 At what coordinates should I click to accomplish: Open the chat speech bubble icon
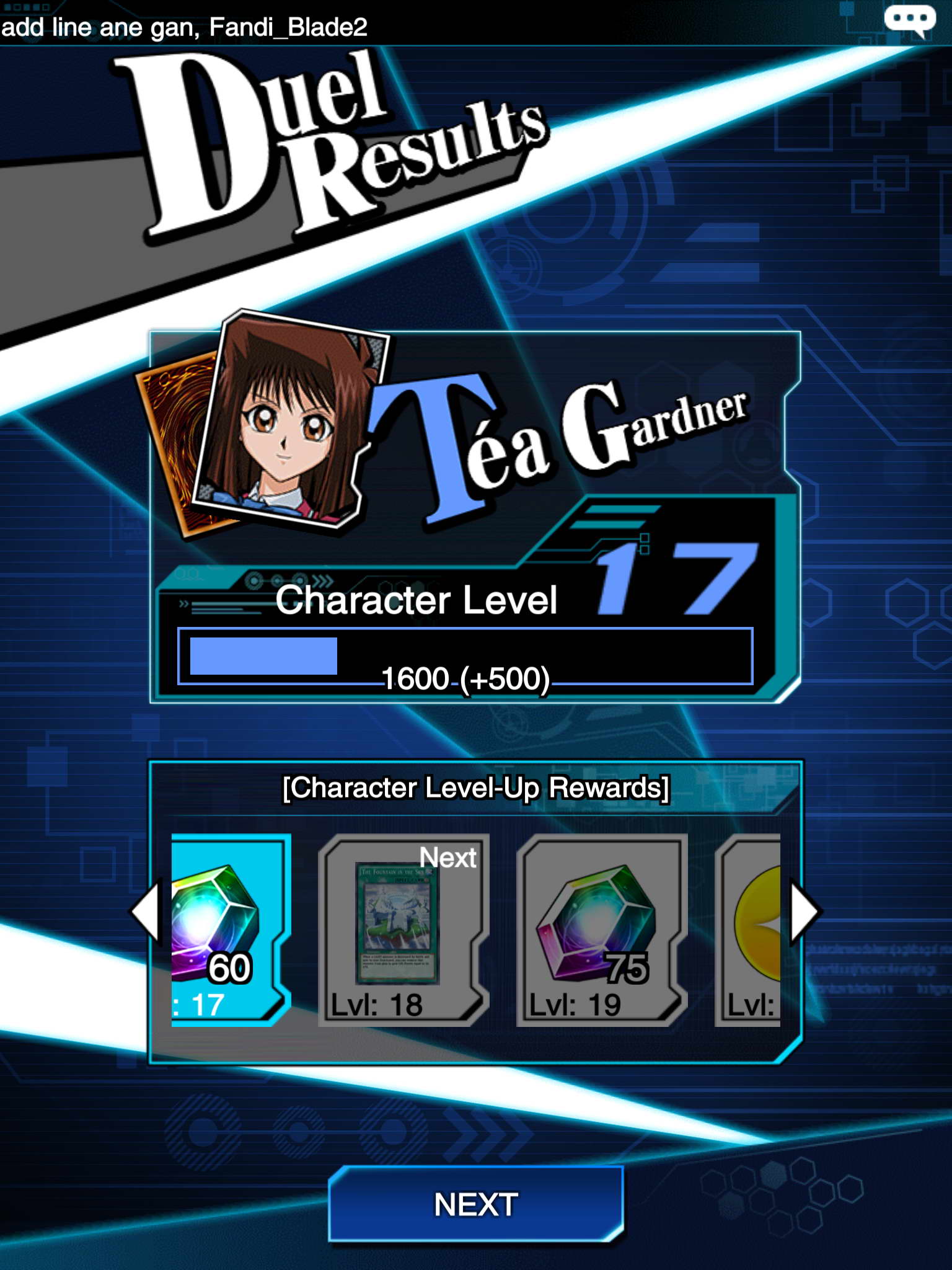[909, 20]
